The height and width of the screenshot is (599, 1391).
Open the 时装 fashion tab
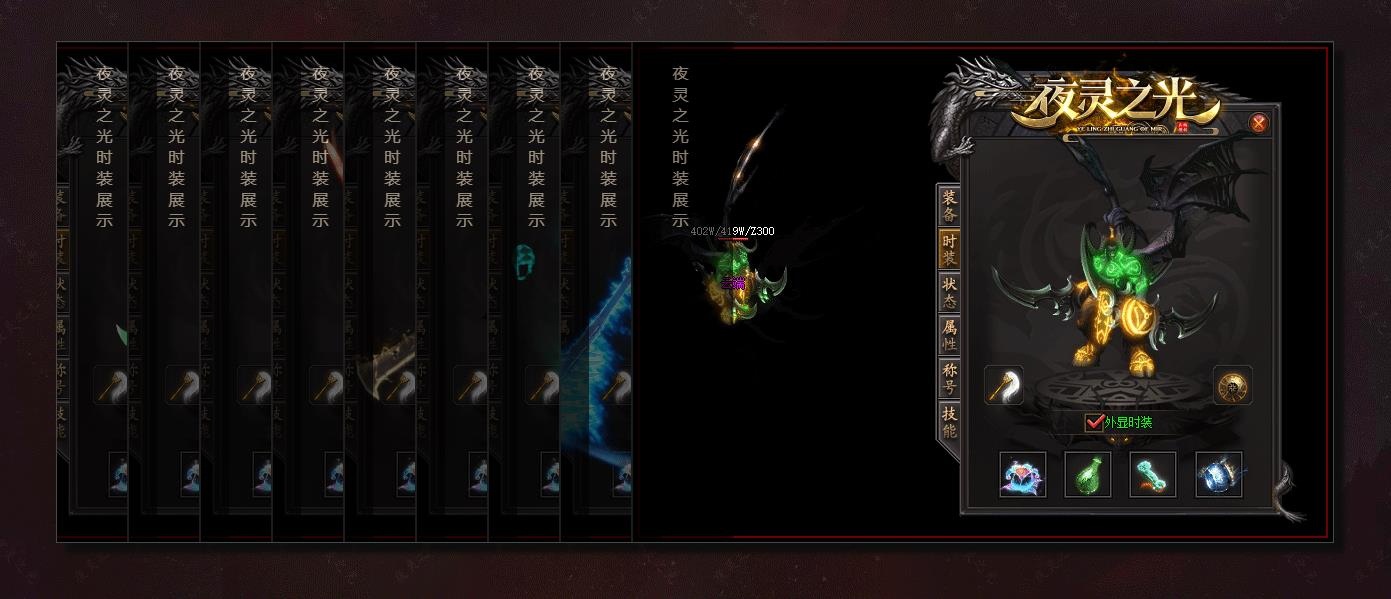click(x=949, y=250)
